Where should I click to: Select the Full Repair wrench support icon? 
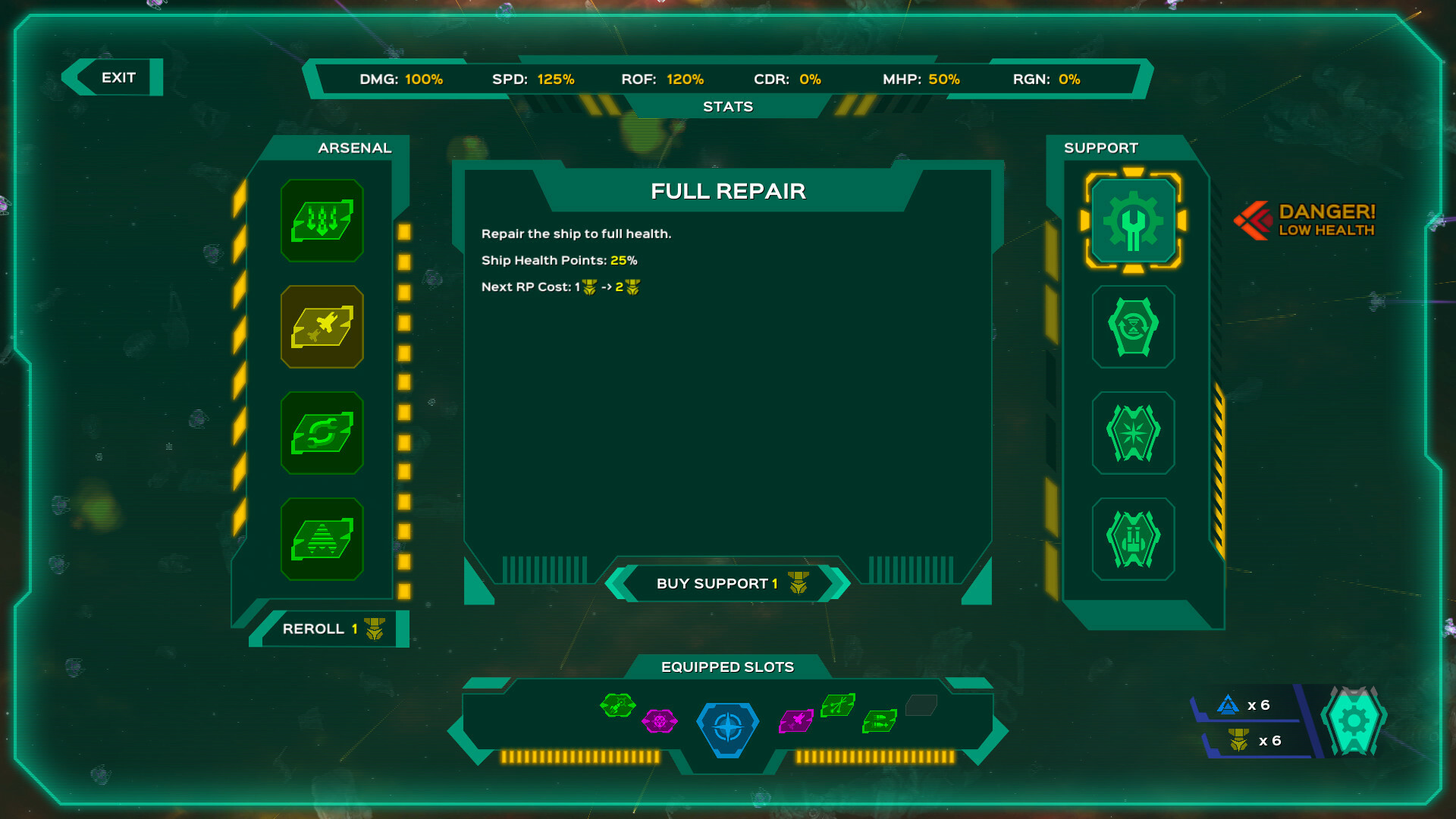coord(1132,221)
